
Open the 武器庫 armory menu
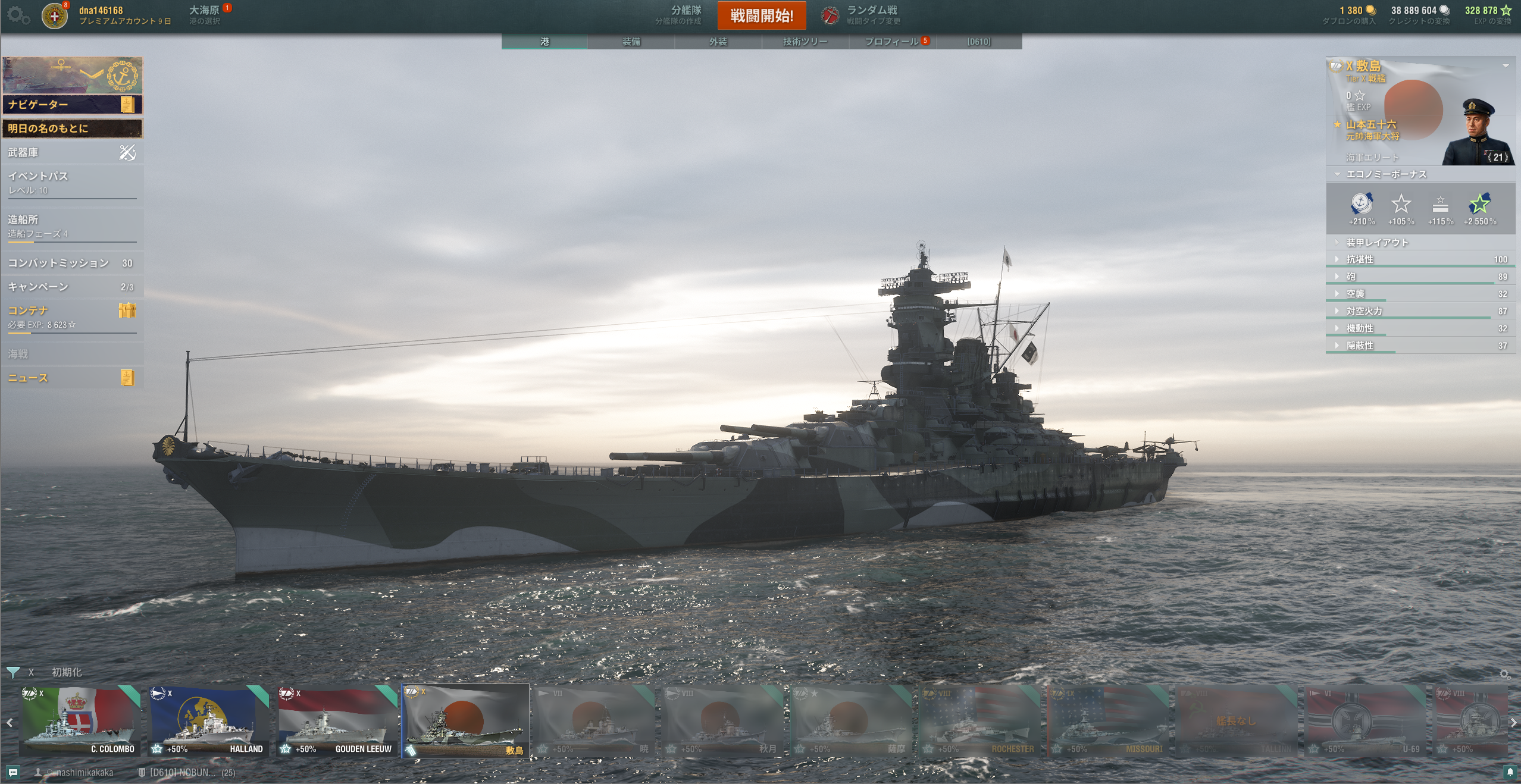(x=71, y=153)
